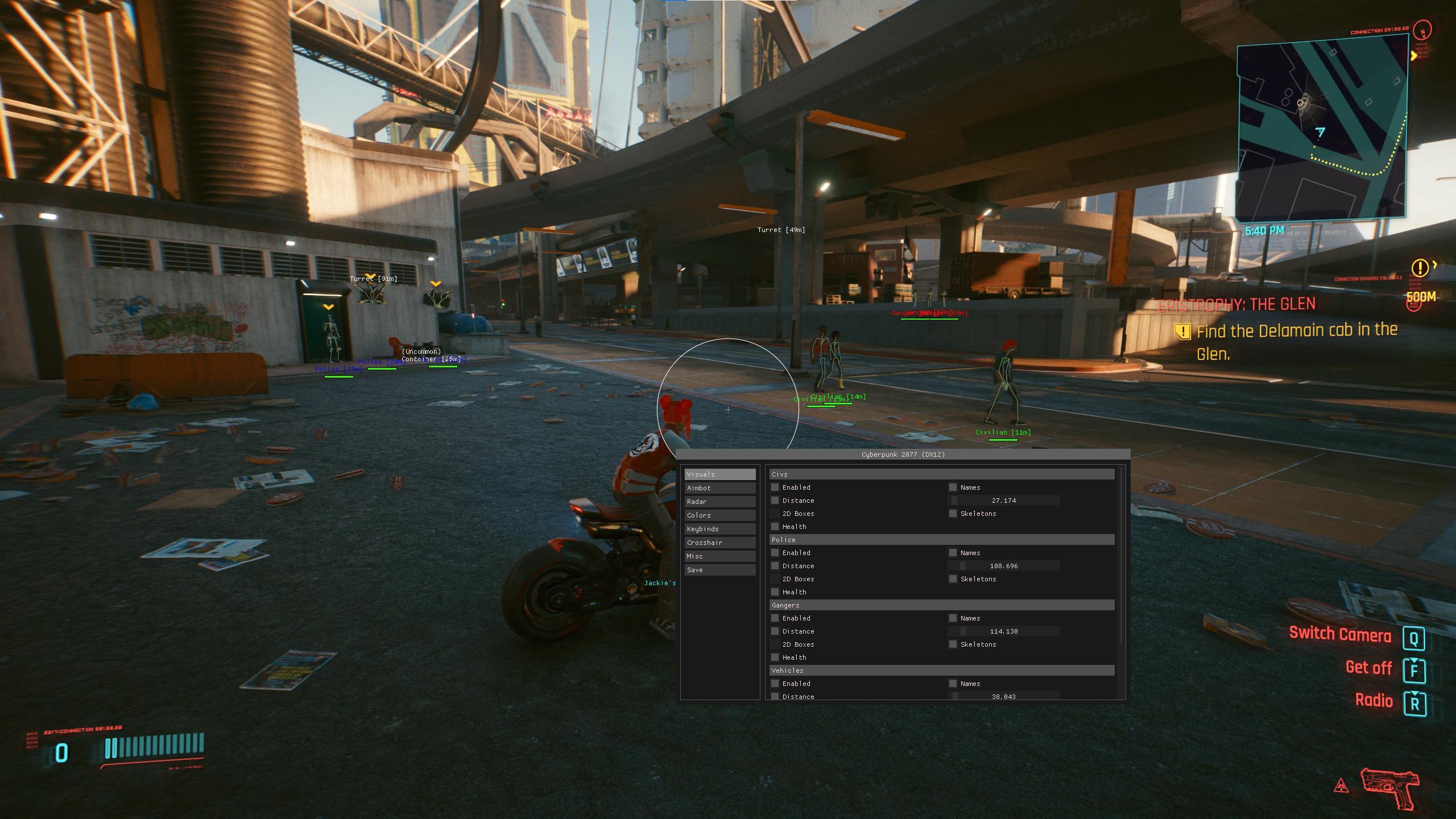
Task: Toggle the Names checkbox under Vehicles
Action: [x=953, y=684]
